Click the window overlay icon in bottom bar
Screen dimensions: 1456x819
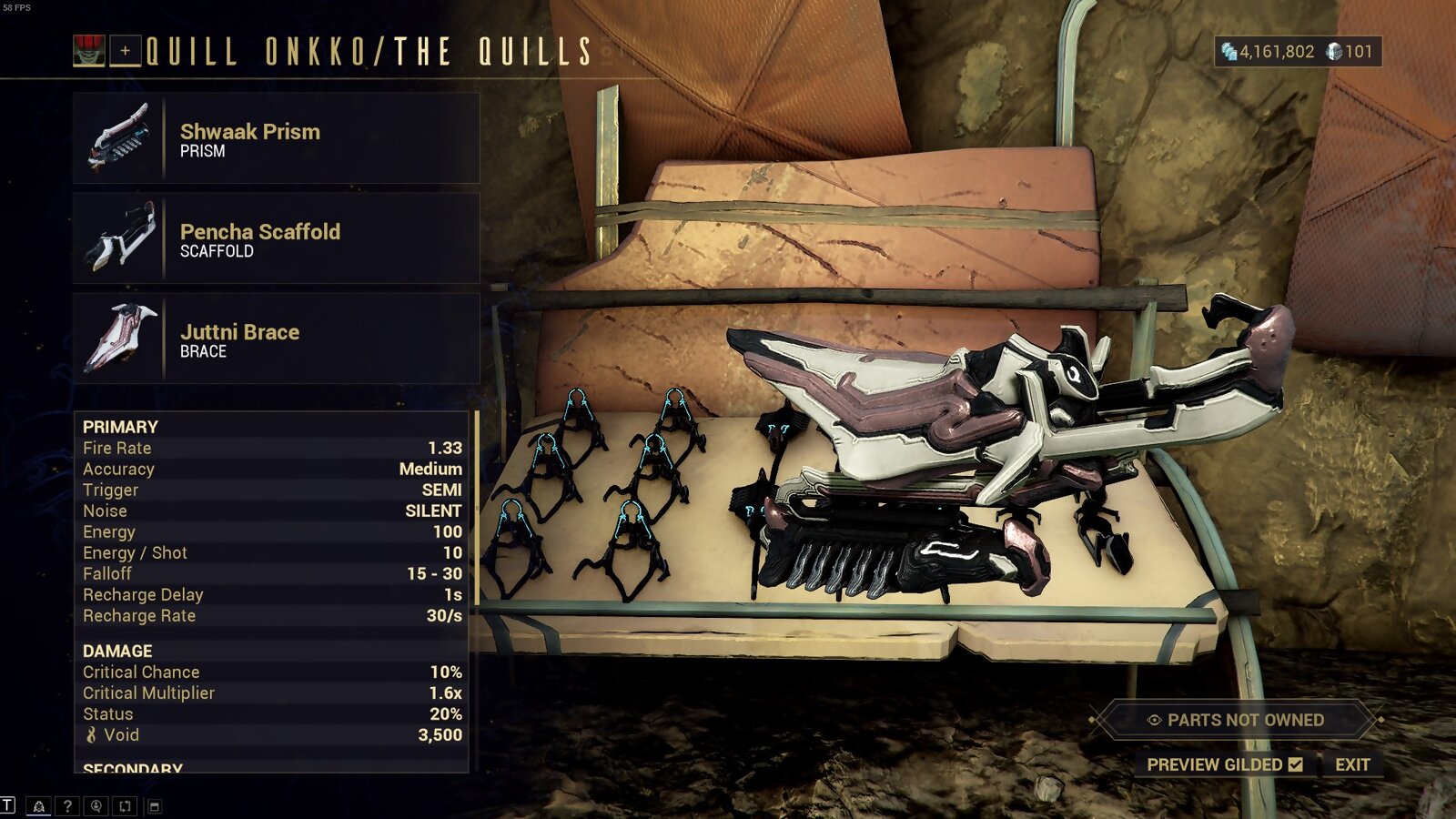[x=154, y=806]
